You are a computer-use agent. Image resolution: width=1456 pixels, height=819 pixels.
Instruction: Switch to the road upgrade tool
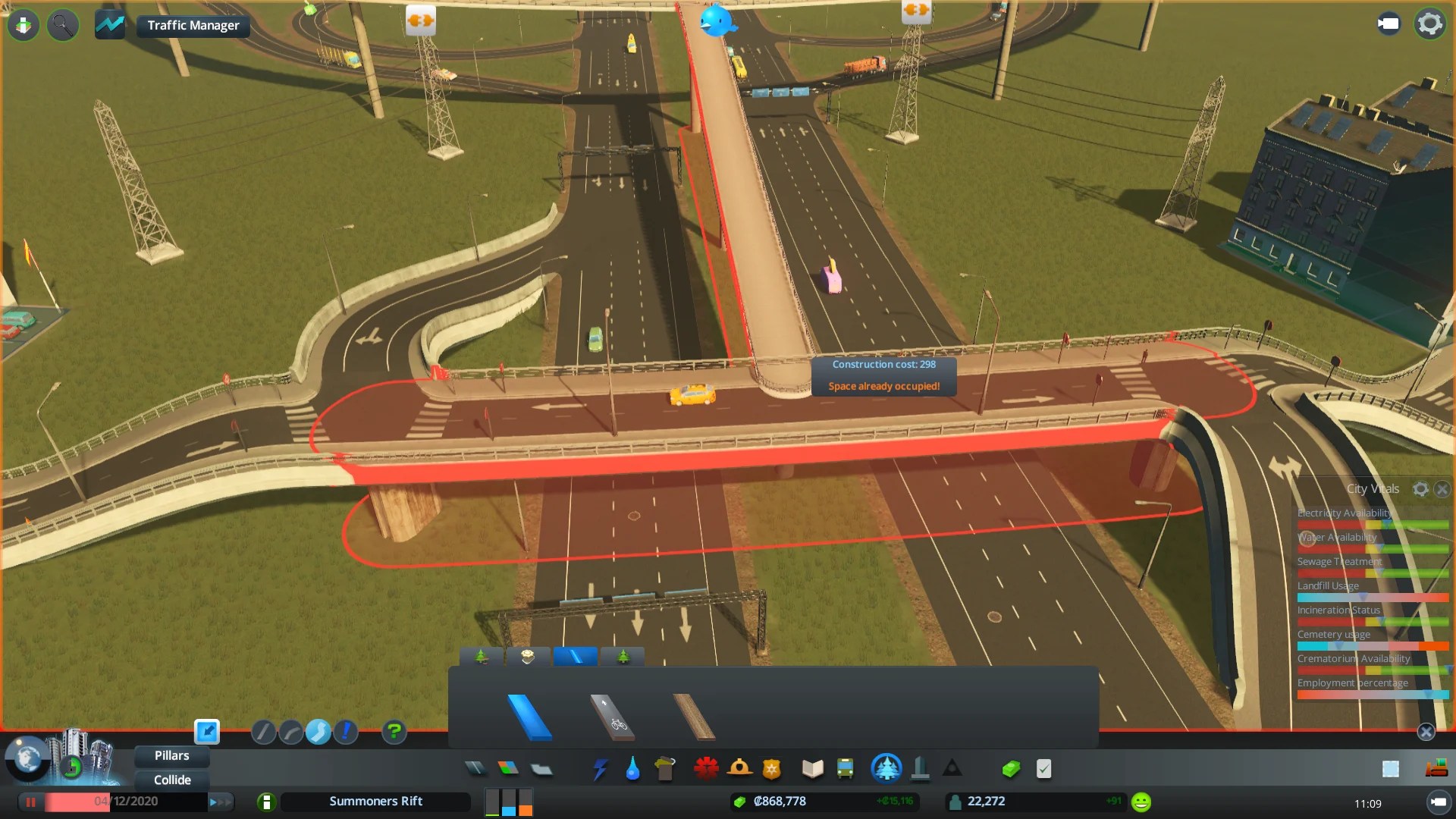[347, 733]
